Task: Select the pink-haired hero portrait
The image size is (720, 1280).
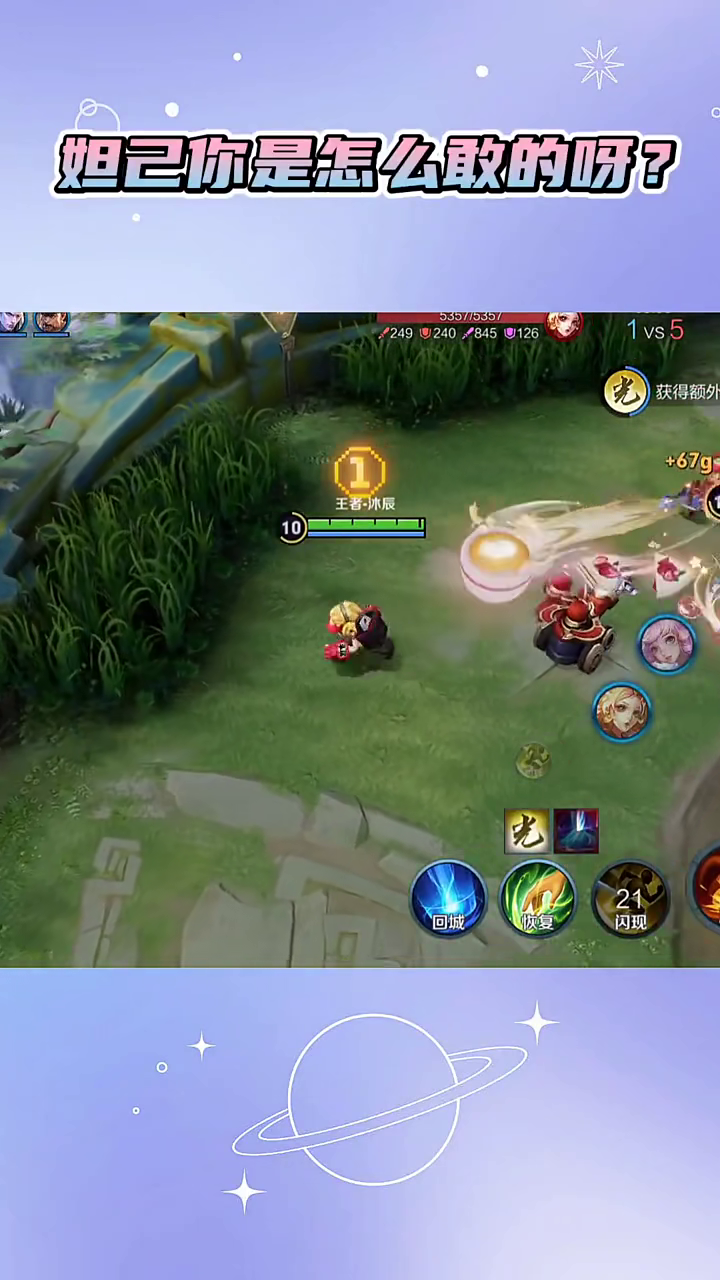Action: (666, 644)
